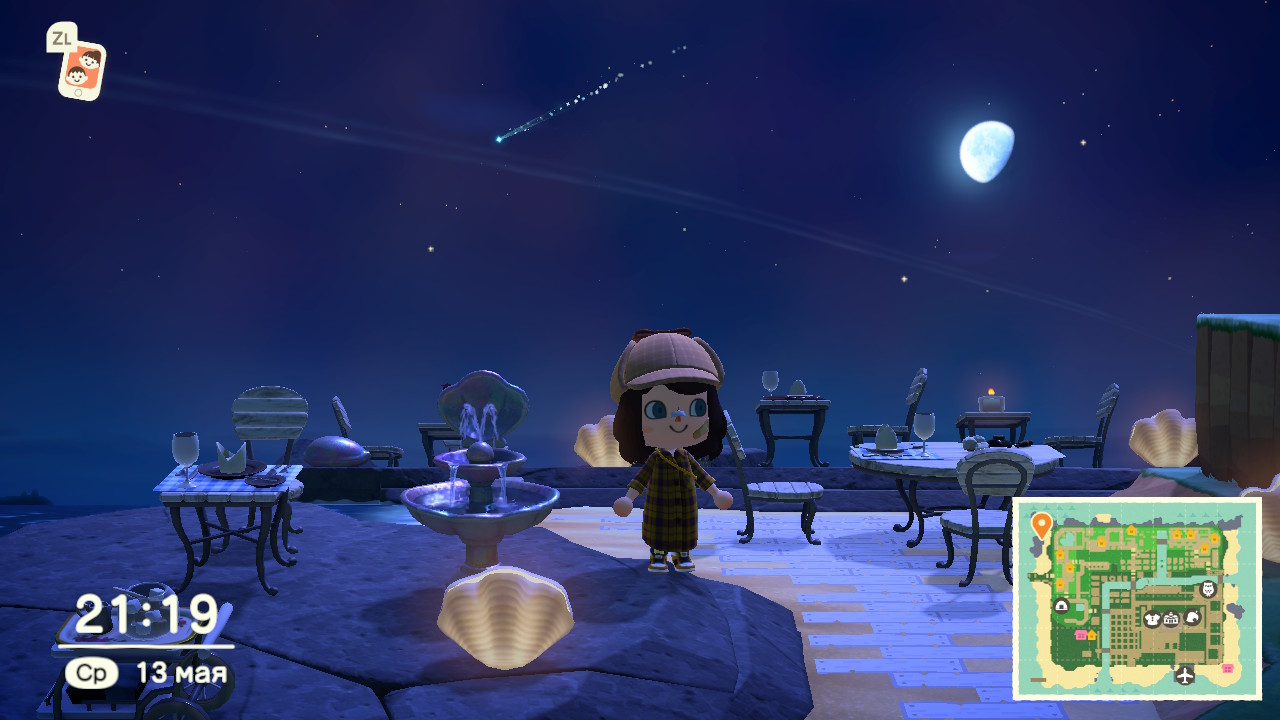Select the Able Sisters shirt marker on the minimap
Screen dimensions: 1280x720
1152,619
